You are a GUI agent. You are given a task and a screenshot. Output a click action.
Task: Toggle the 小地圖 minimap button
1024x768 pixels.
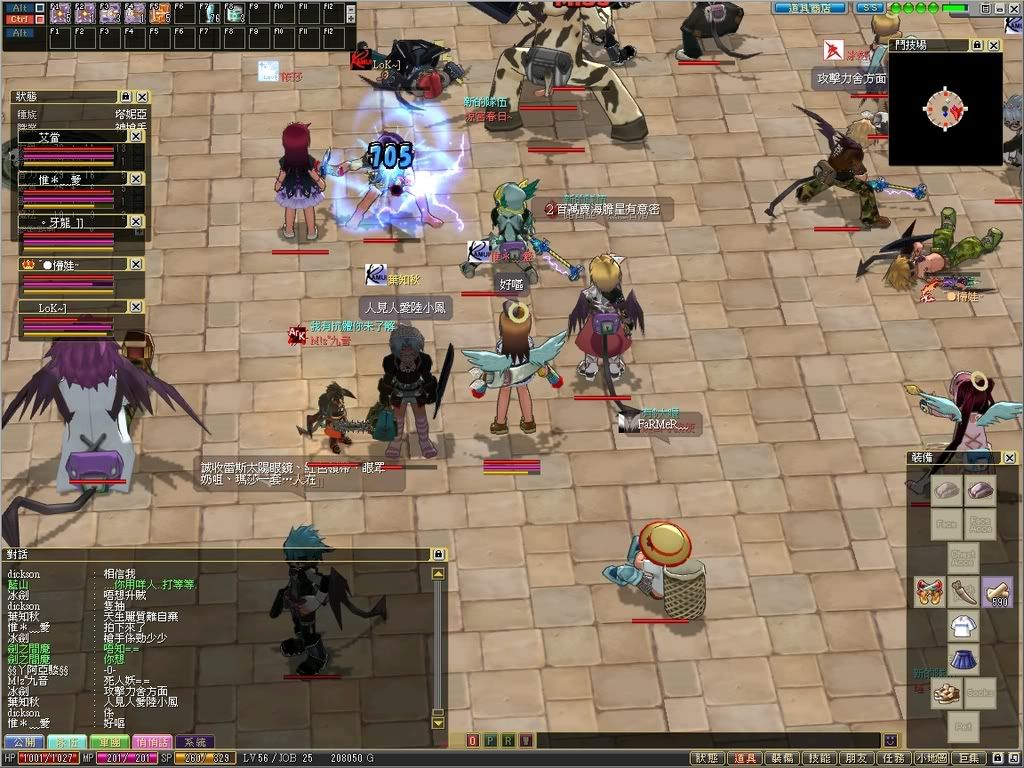pos(930,759)
